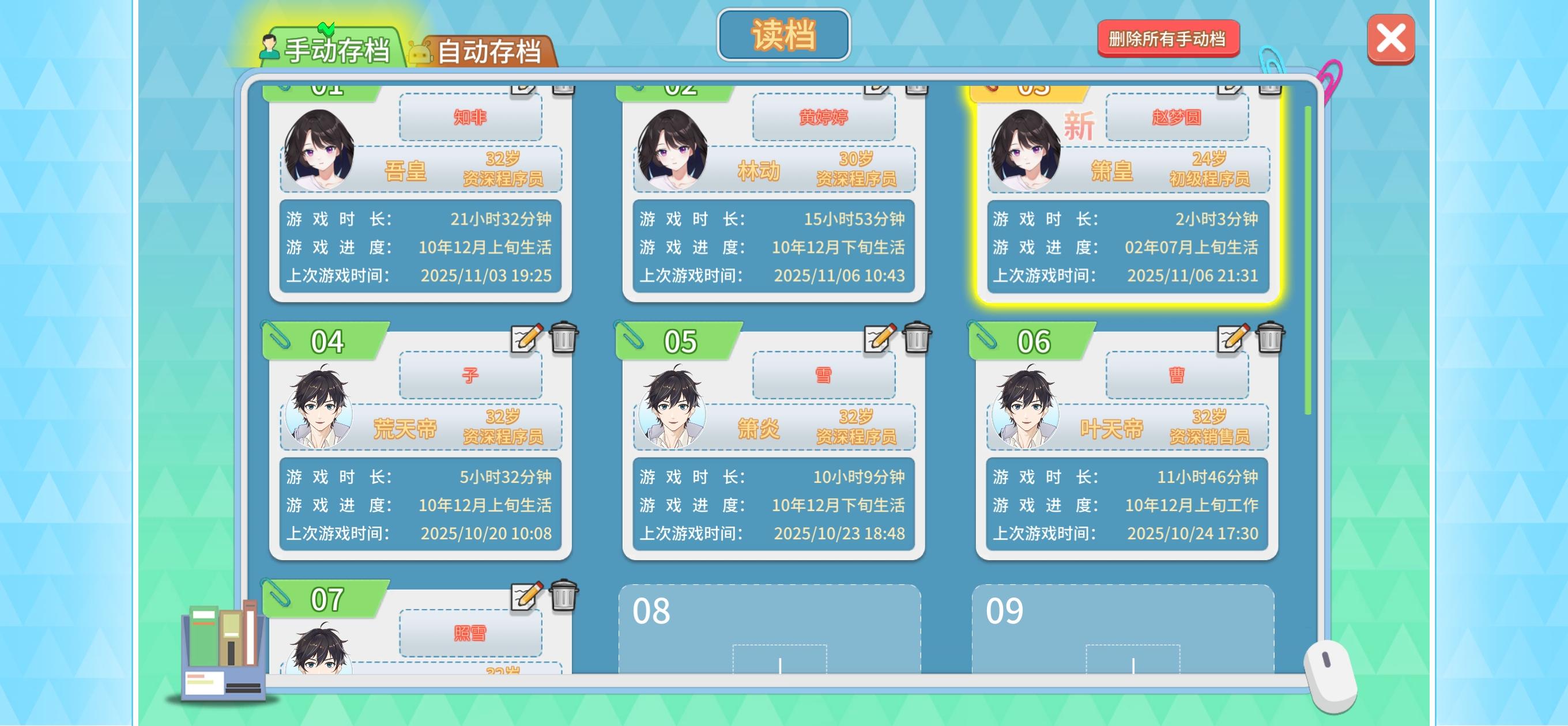Delete save slot 02 via its trash icon
This screenshot has width=1568, height=726.
(916, 90)
